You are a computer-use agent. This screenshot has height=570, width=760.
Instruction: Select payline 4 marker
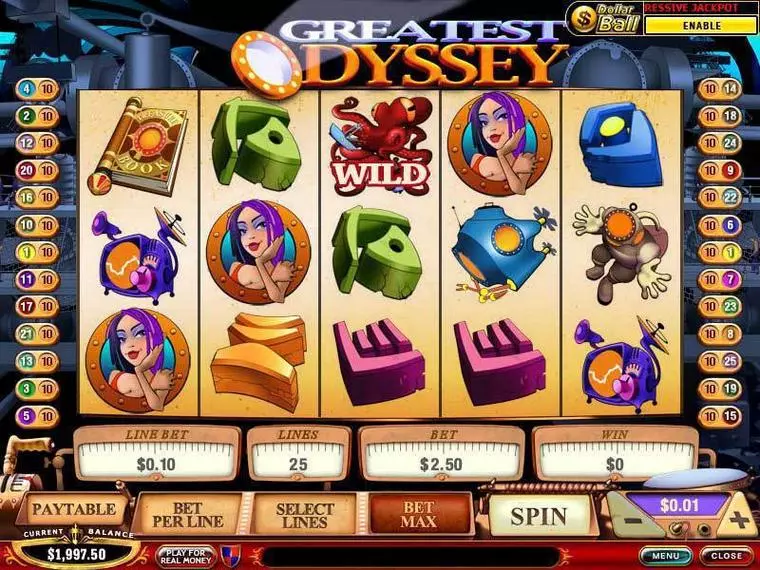pos(25,89)
